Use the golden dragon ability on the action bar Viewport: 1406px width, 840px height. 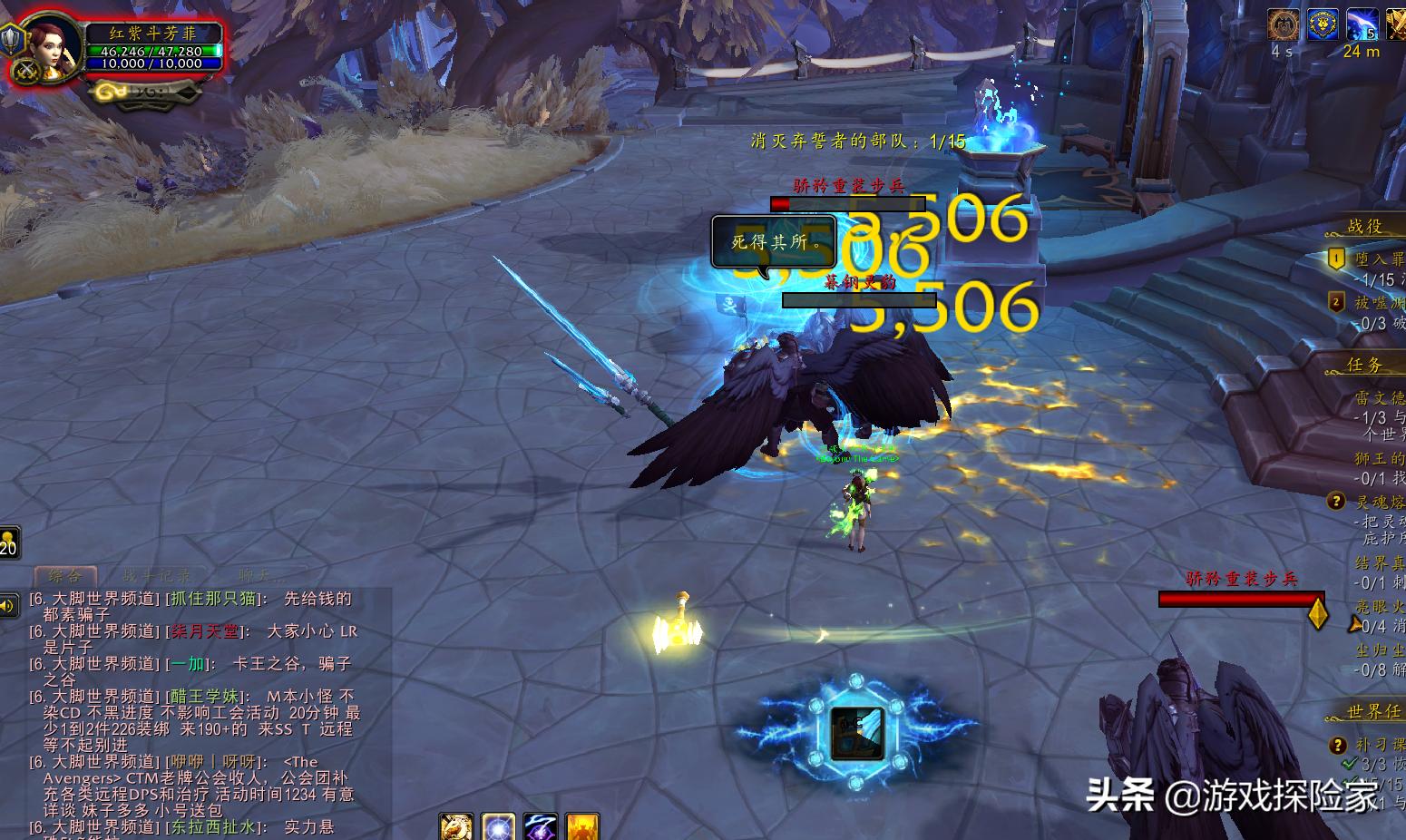456,826
